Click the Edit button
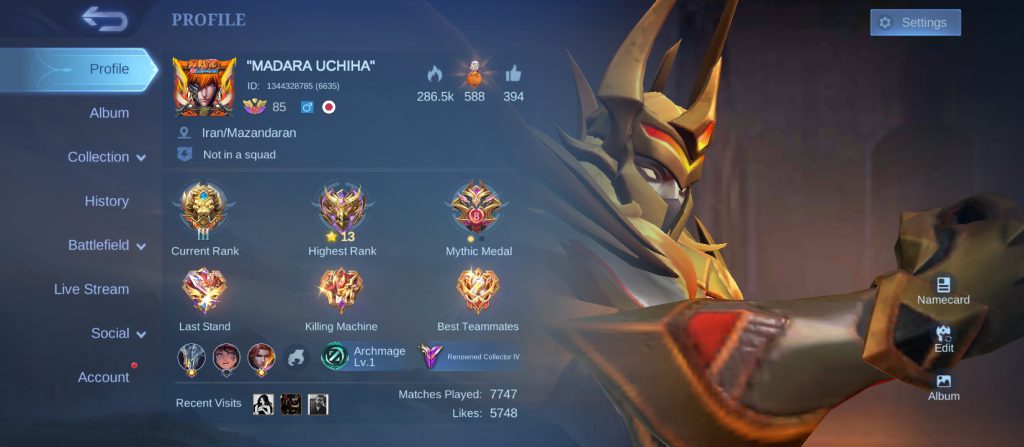This screenshot has height=447, width=1024. point(943,338)
